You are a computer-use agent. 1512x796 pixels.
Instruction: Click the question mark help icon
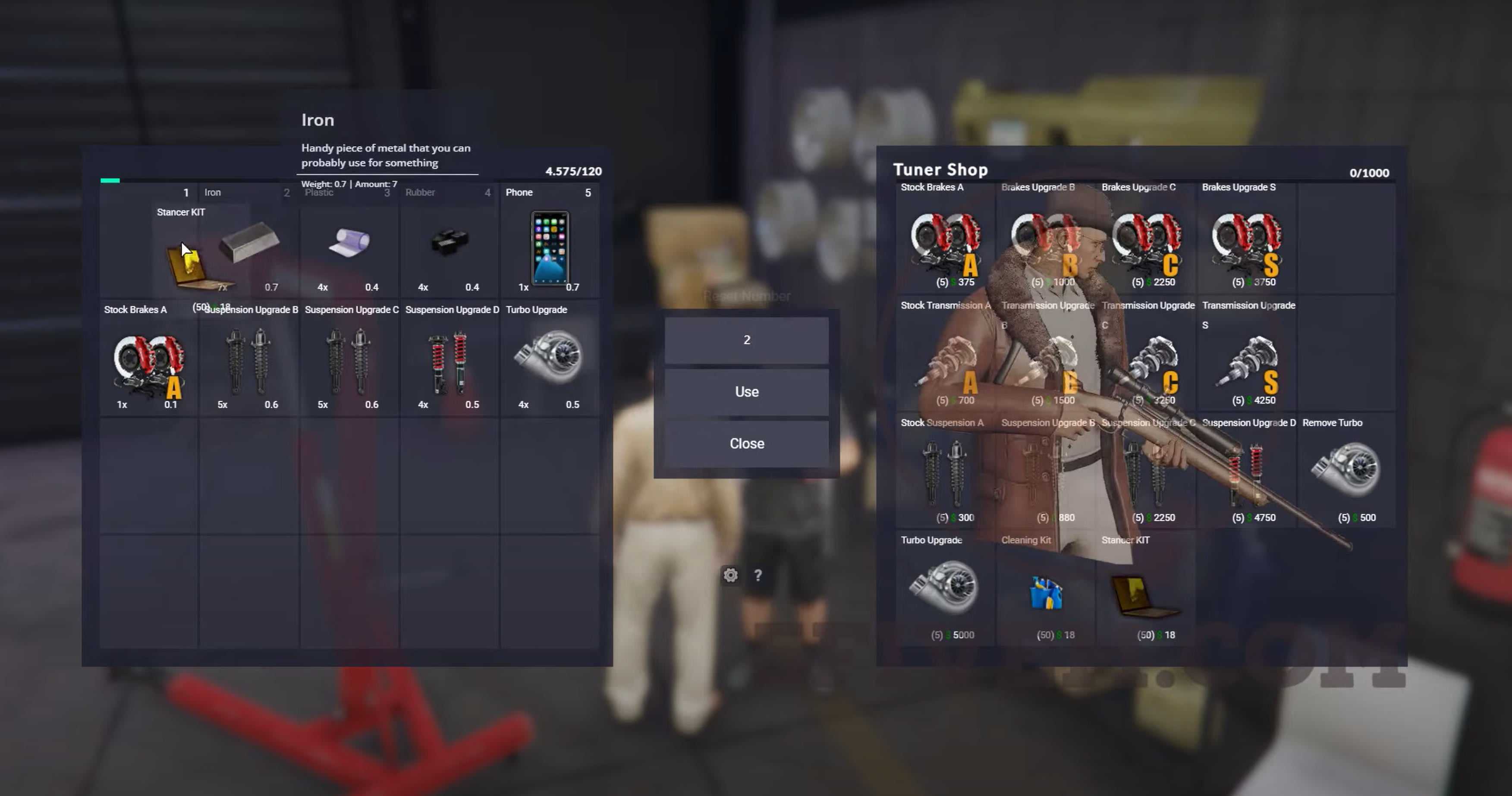pos(758,575)
